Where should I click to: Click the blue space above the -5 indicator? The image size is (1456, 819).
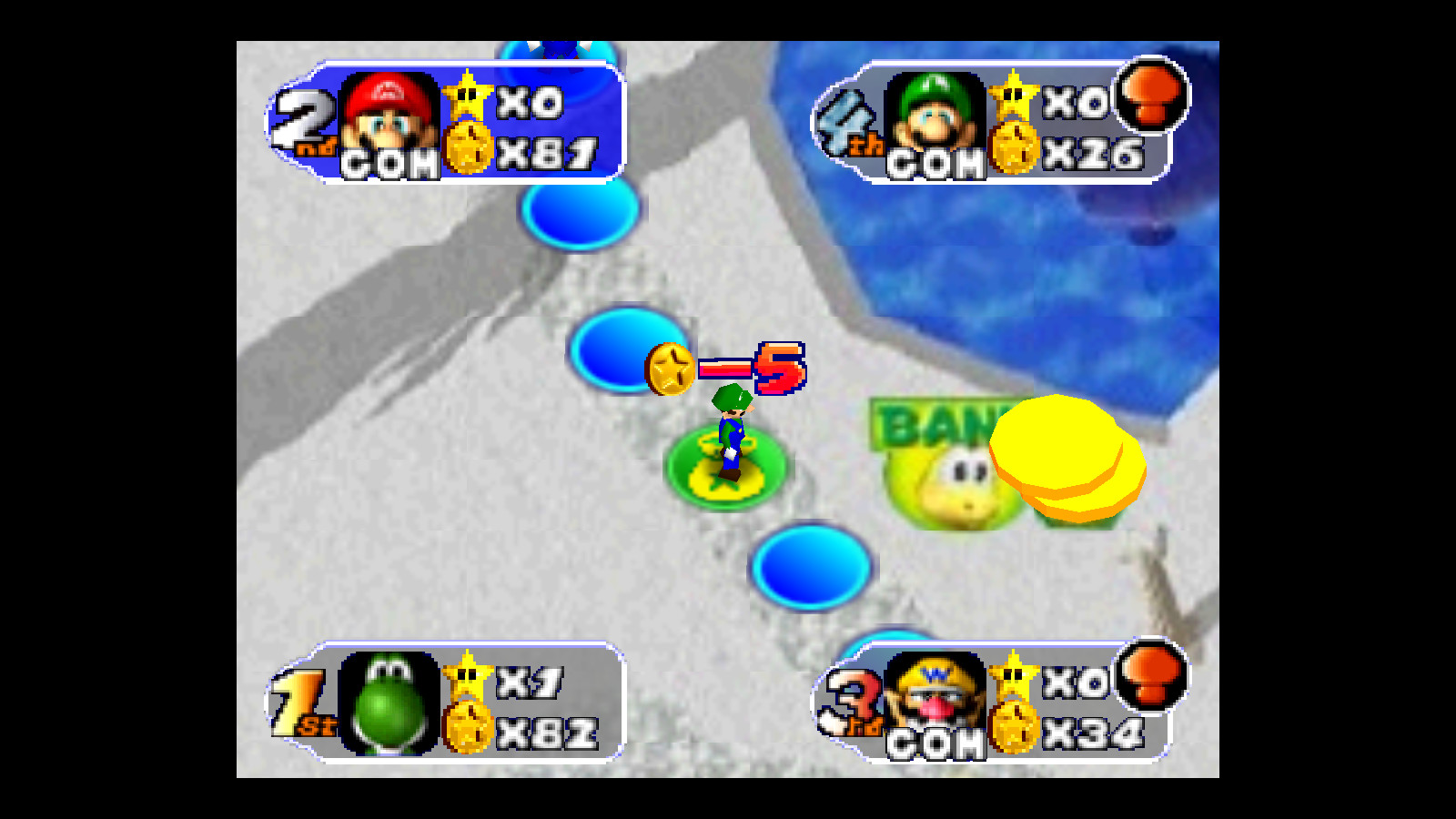(x=628, y=350)
